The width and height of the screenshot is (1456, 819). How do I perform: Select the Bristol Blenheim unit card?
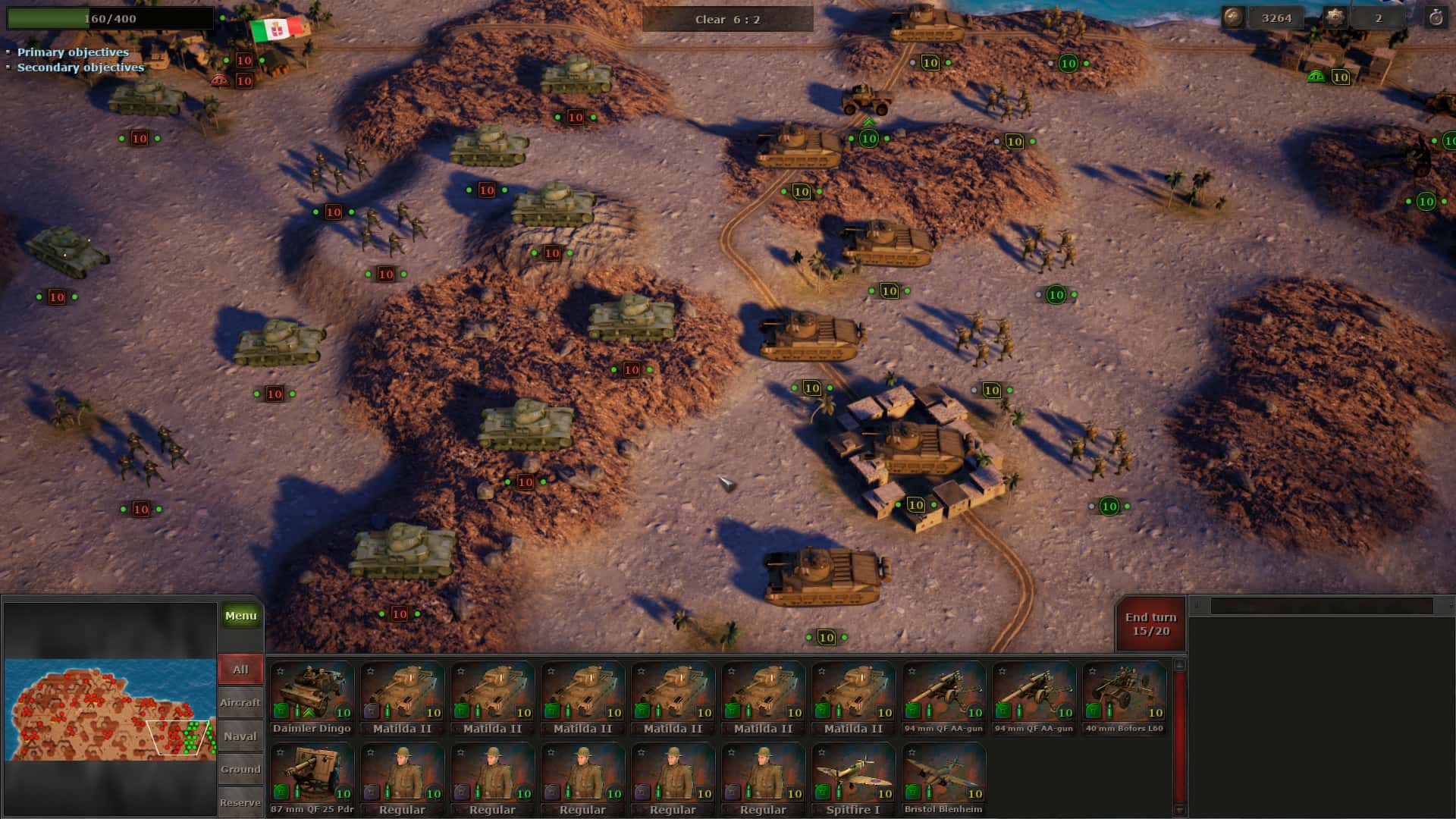[x=943, y=773]
